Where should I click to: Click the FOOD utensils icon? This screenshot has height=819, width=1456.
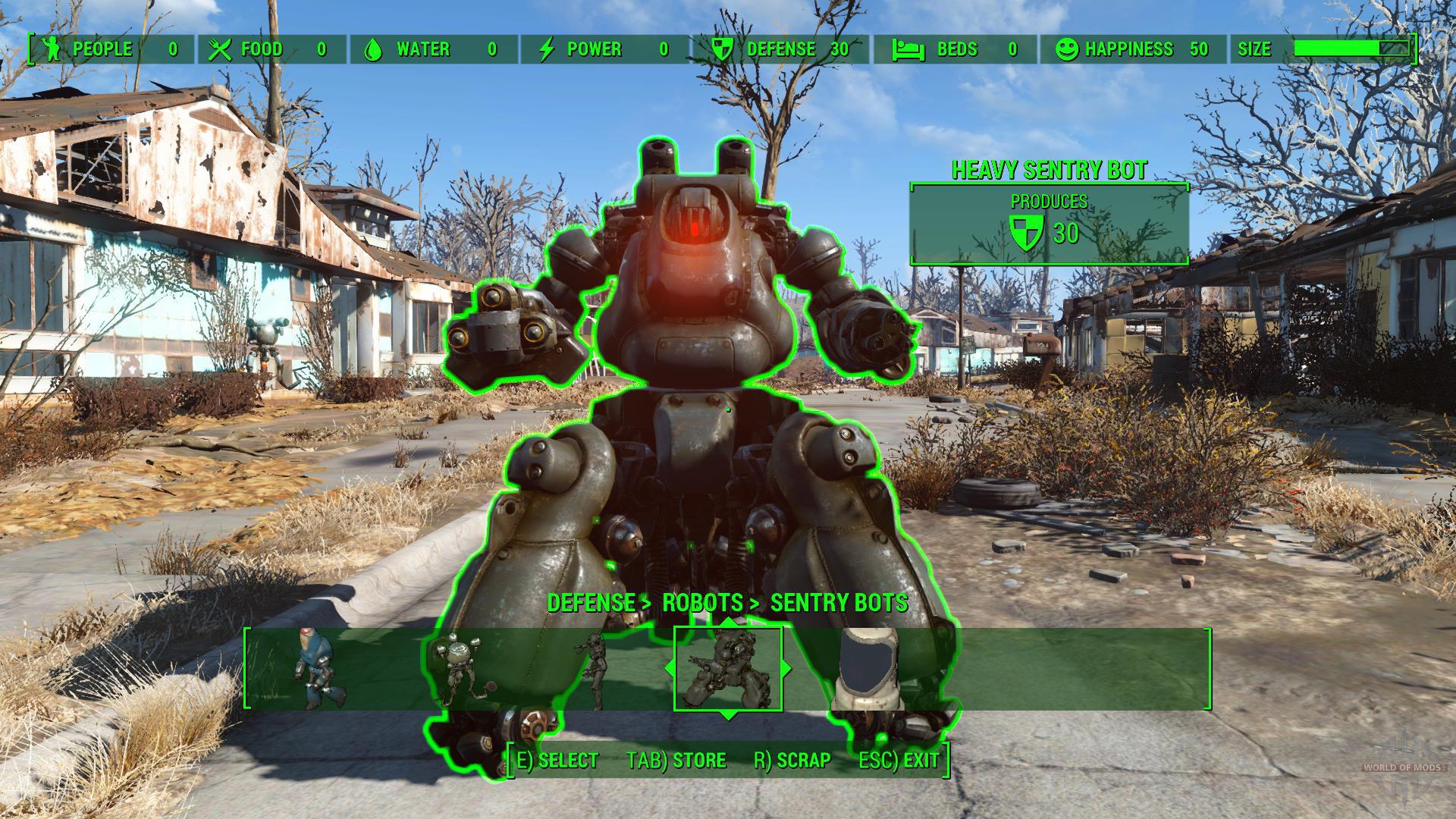click(221, 49)
